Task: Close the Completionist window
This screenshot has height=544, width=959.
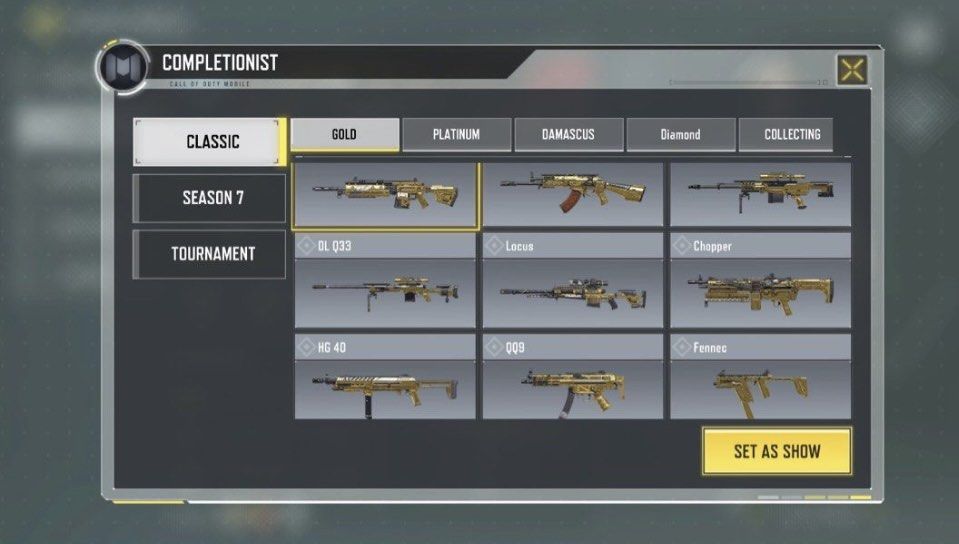Action: pyautogui.click(x=851, y=70)
